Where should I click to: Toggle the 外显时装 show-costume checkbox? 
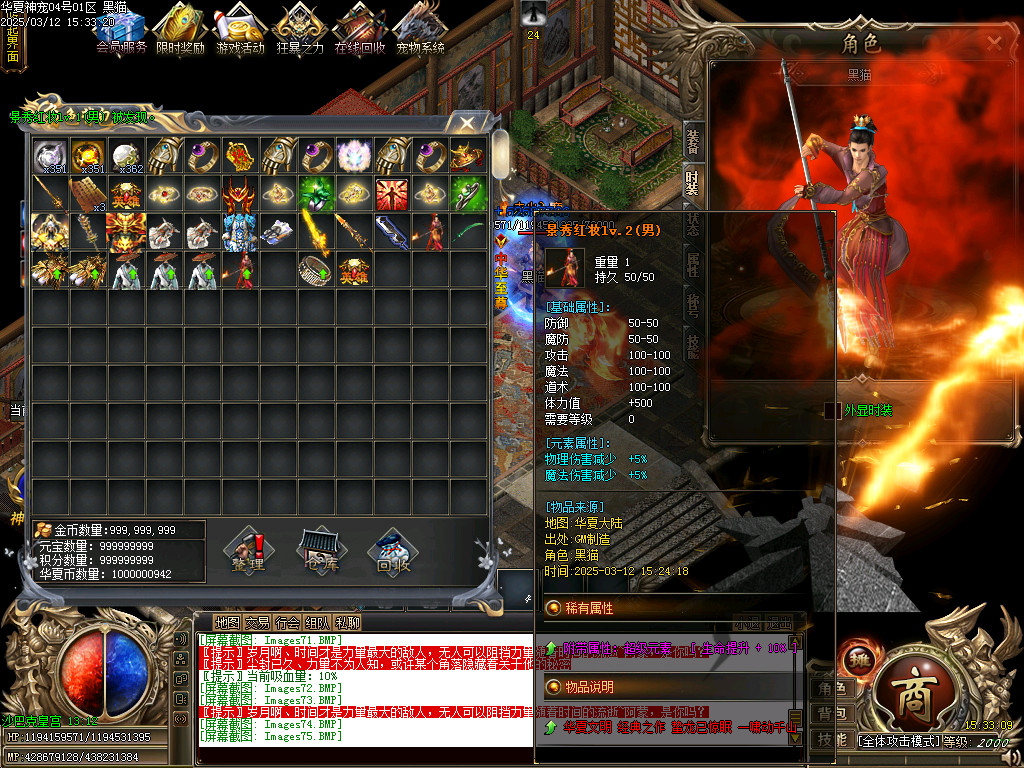(832, 410)
